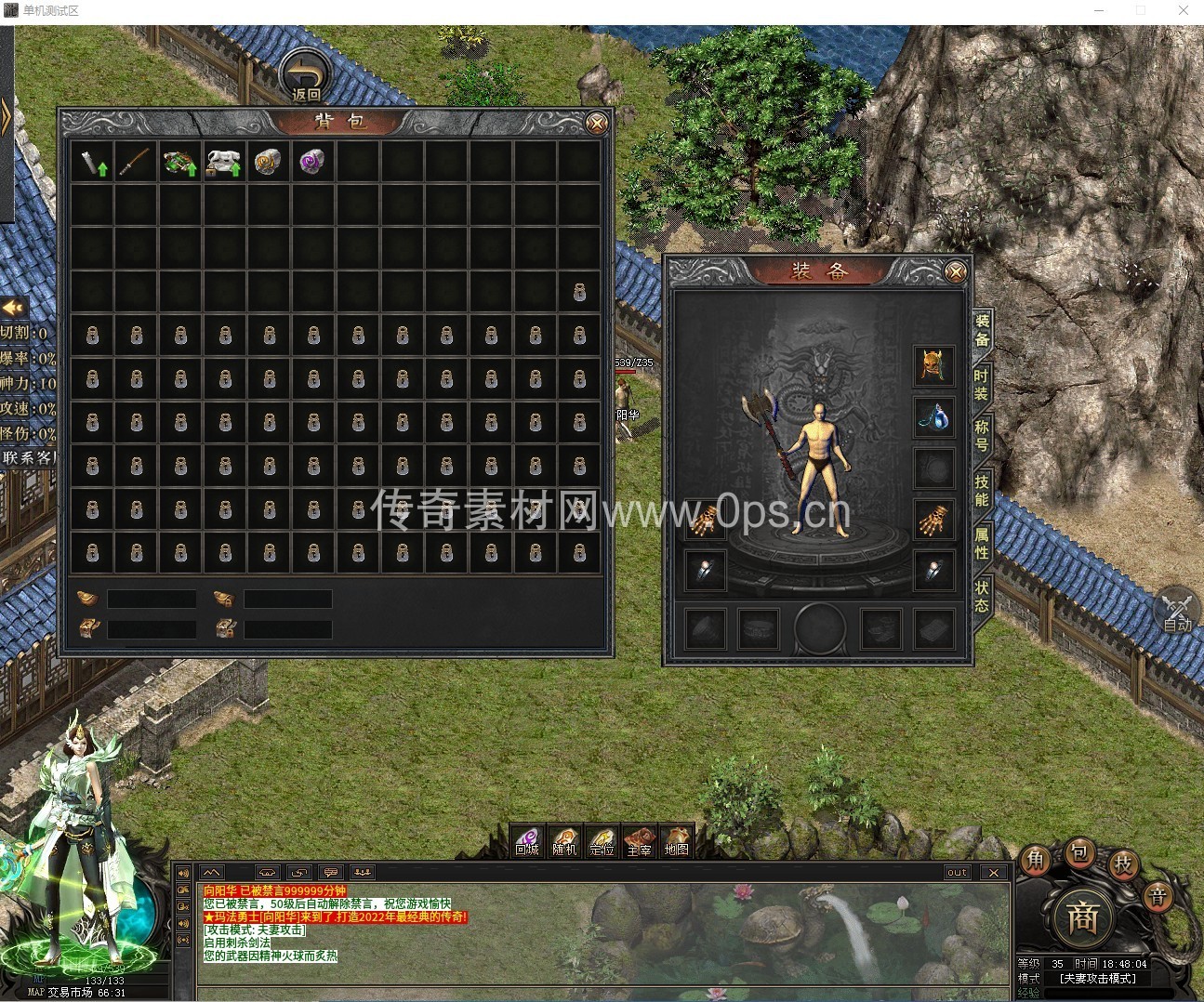Close the 装备 equipment window
This screenshot has height=1002, width=1204.
(955, 271)
